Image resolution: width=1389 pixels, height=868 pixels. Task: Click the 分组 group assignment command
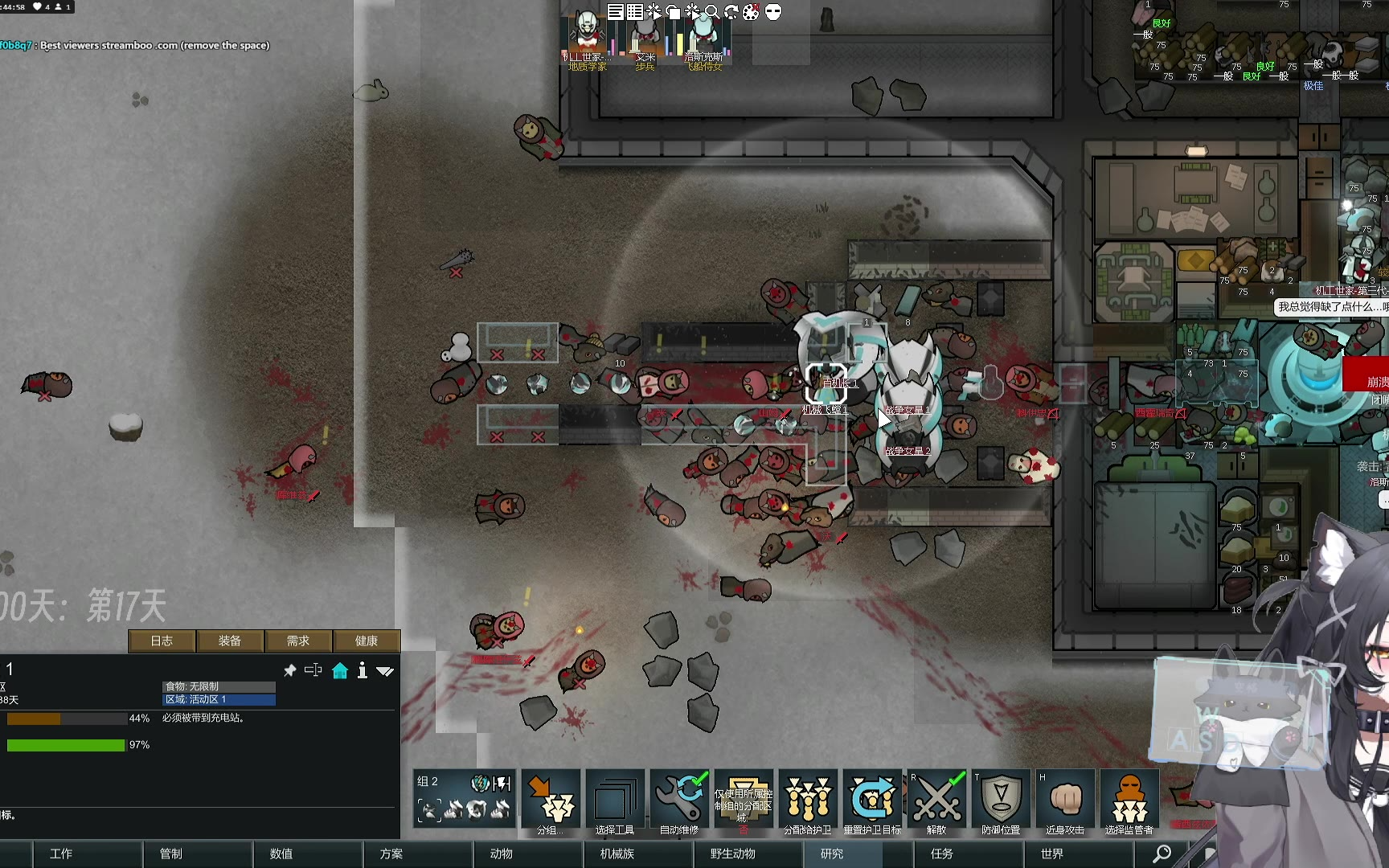pos(551,801)
